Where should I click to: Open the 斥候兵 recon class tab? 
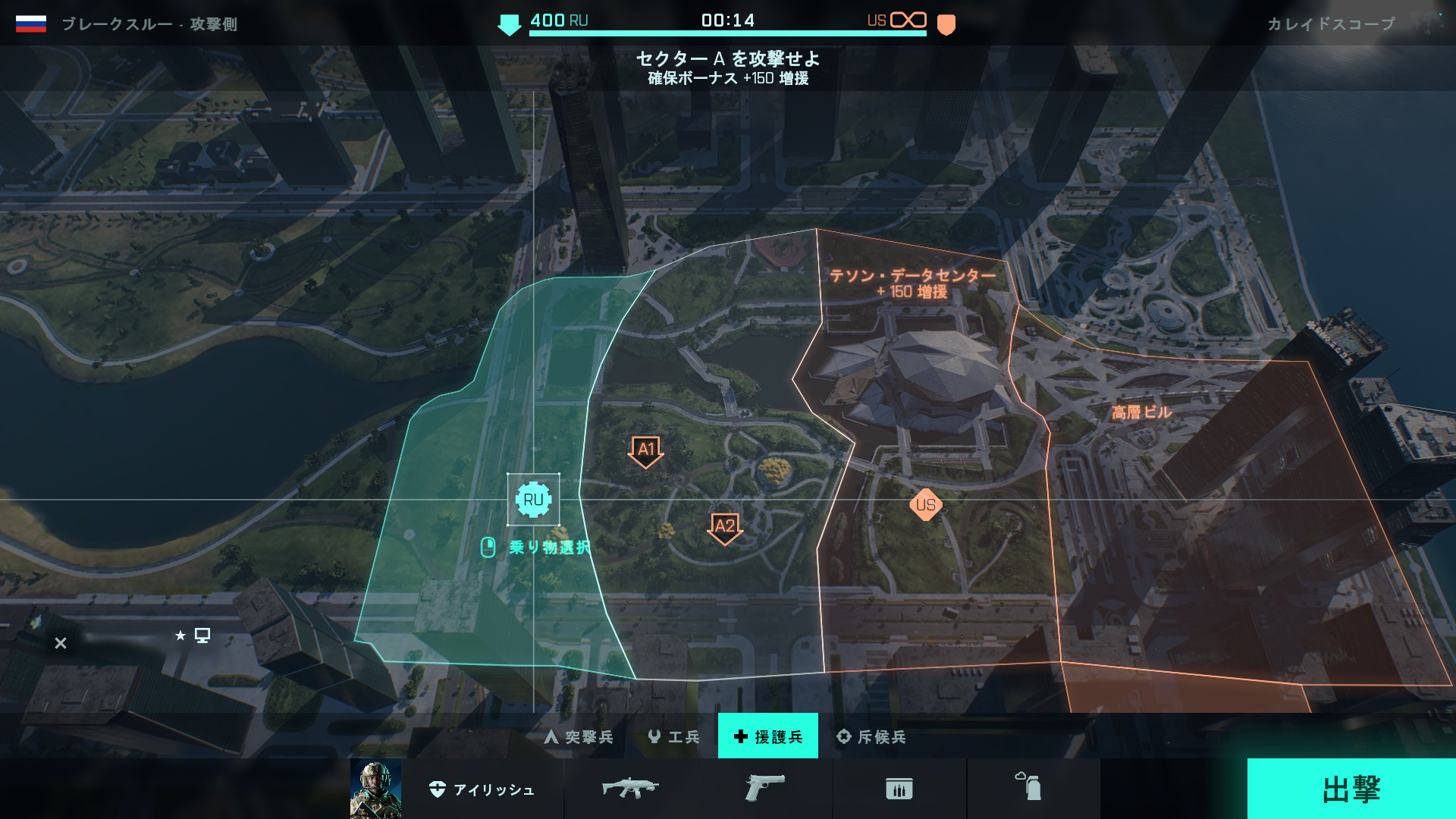(871, 736)
